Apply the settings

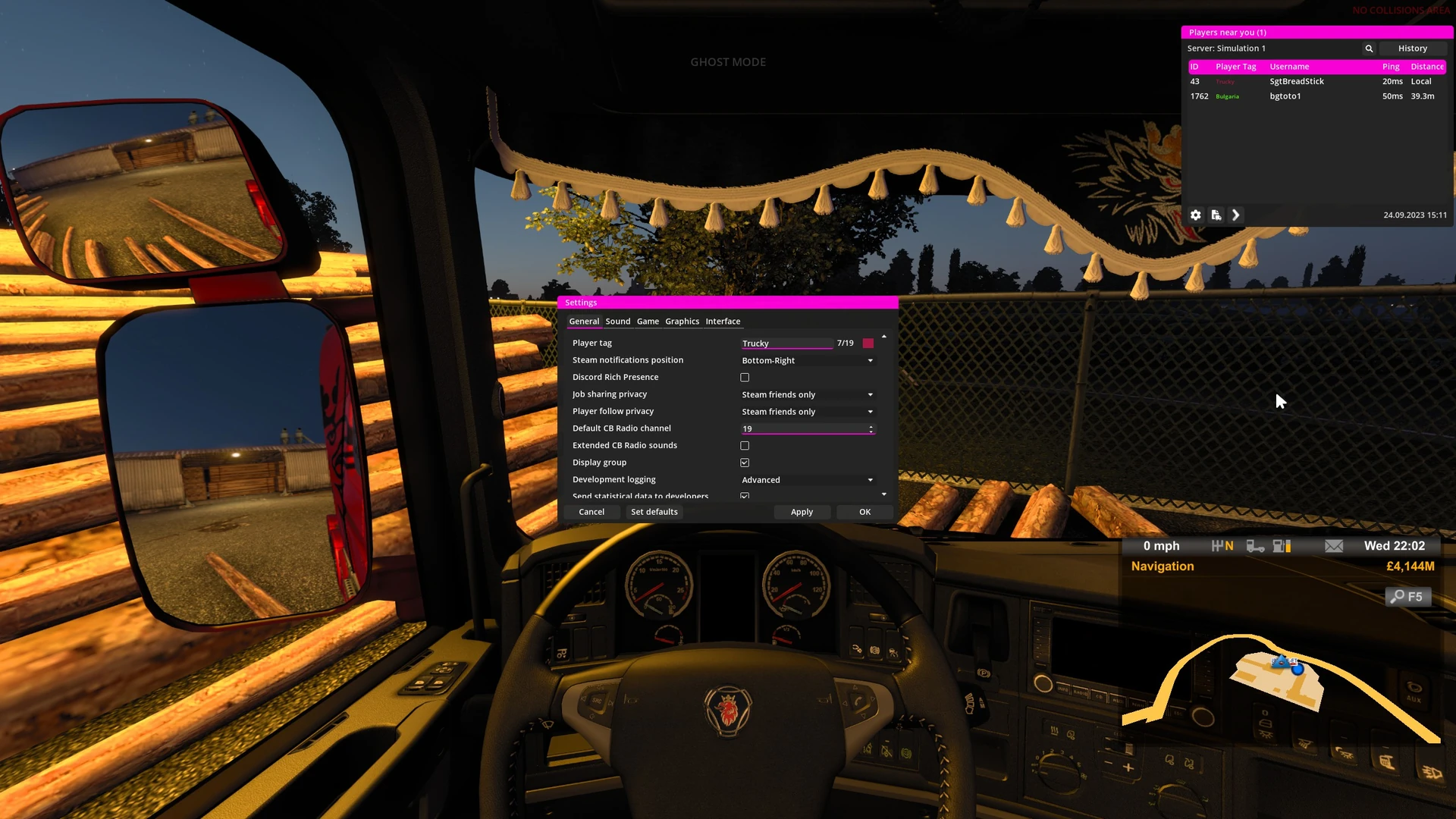coord(802,513)
